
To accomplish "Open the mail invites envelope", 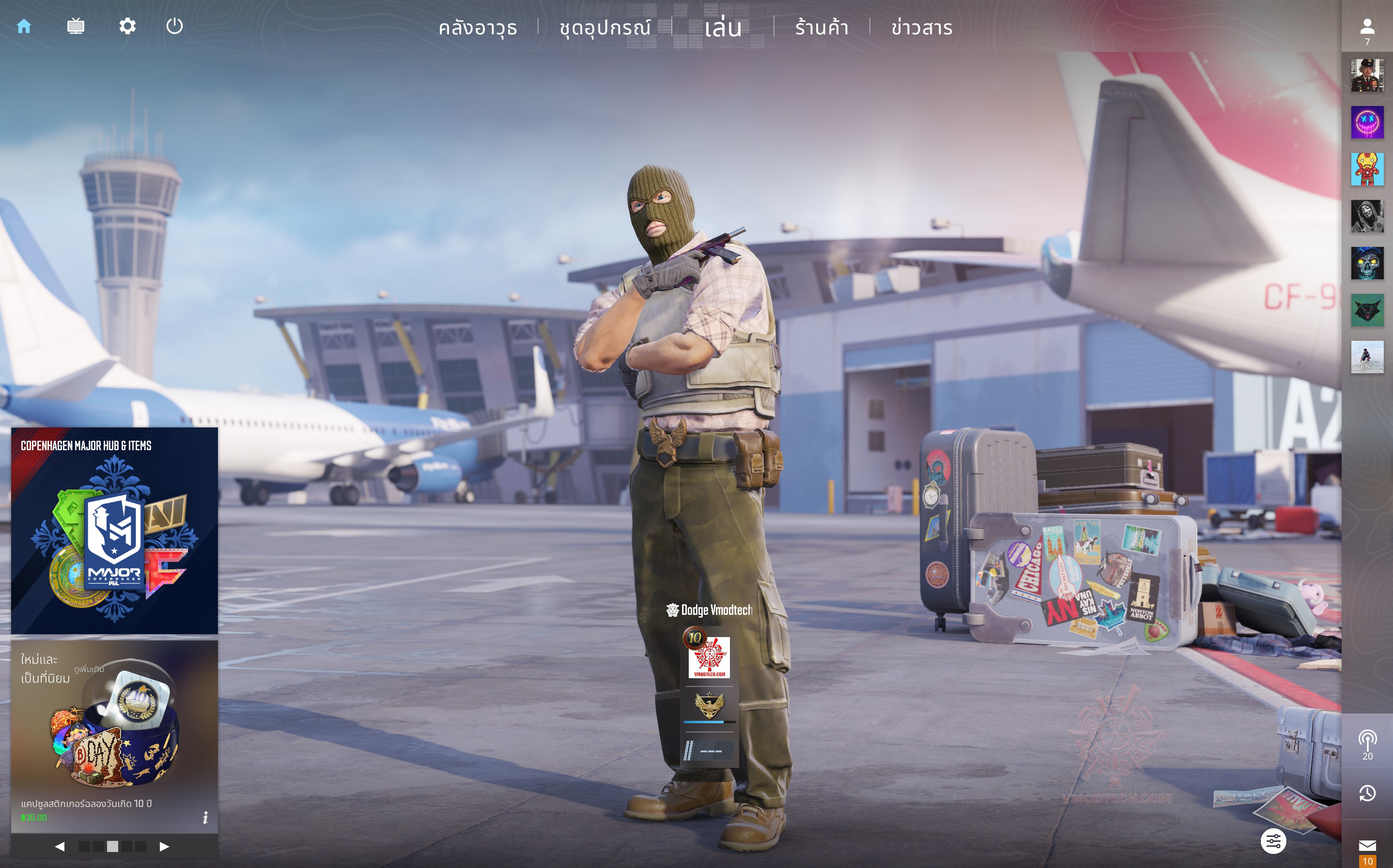I will tap(1367, 845).
